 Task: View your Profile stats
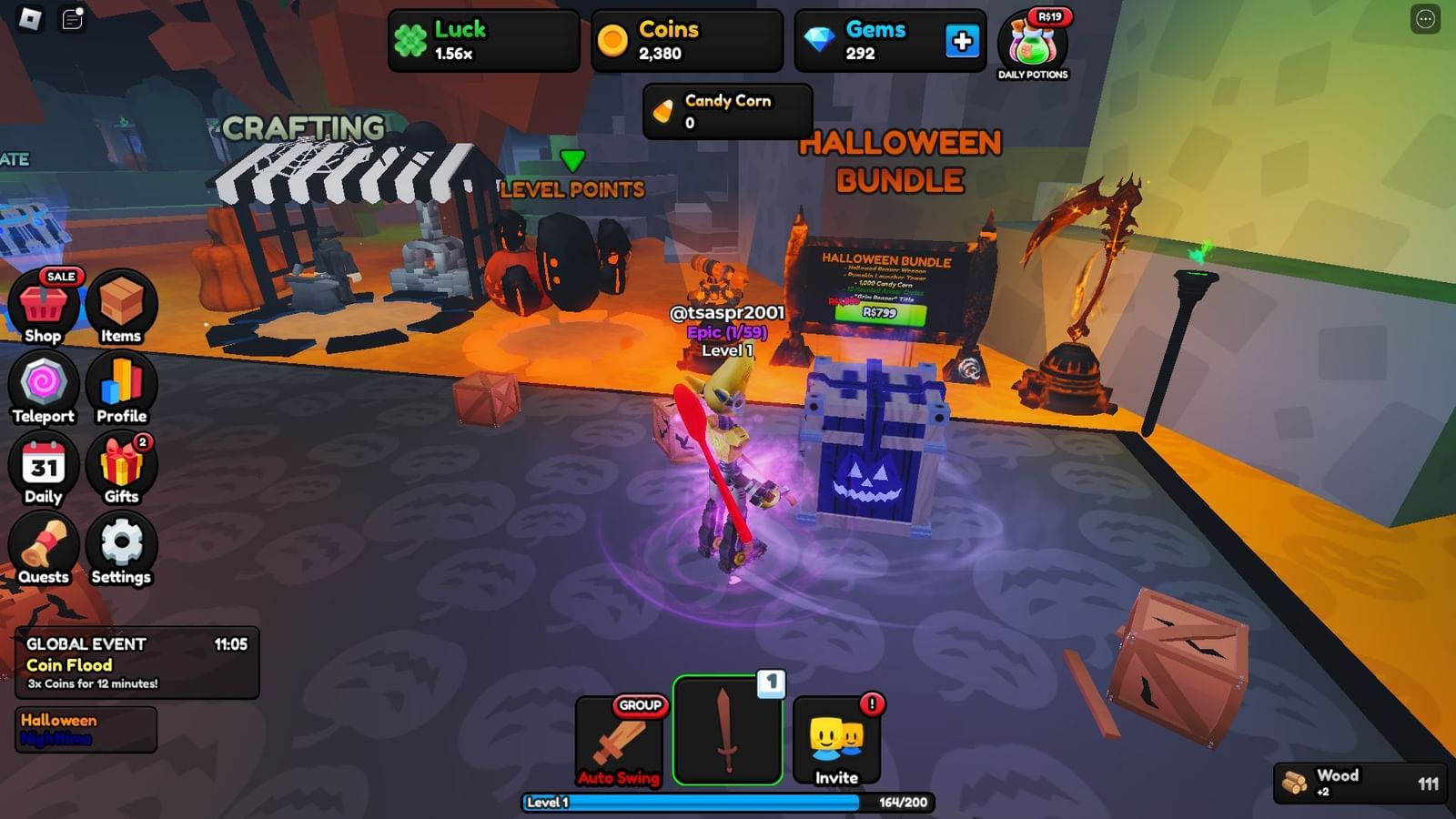[121, 386]
